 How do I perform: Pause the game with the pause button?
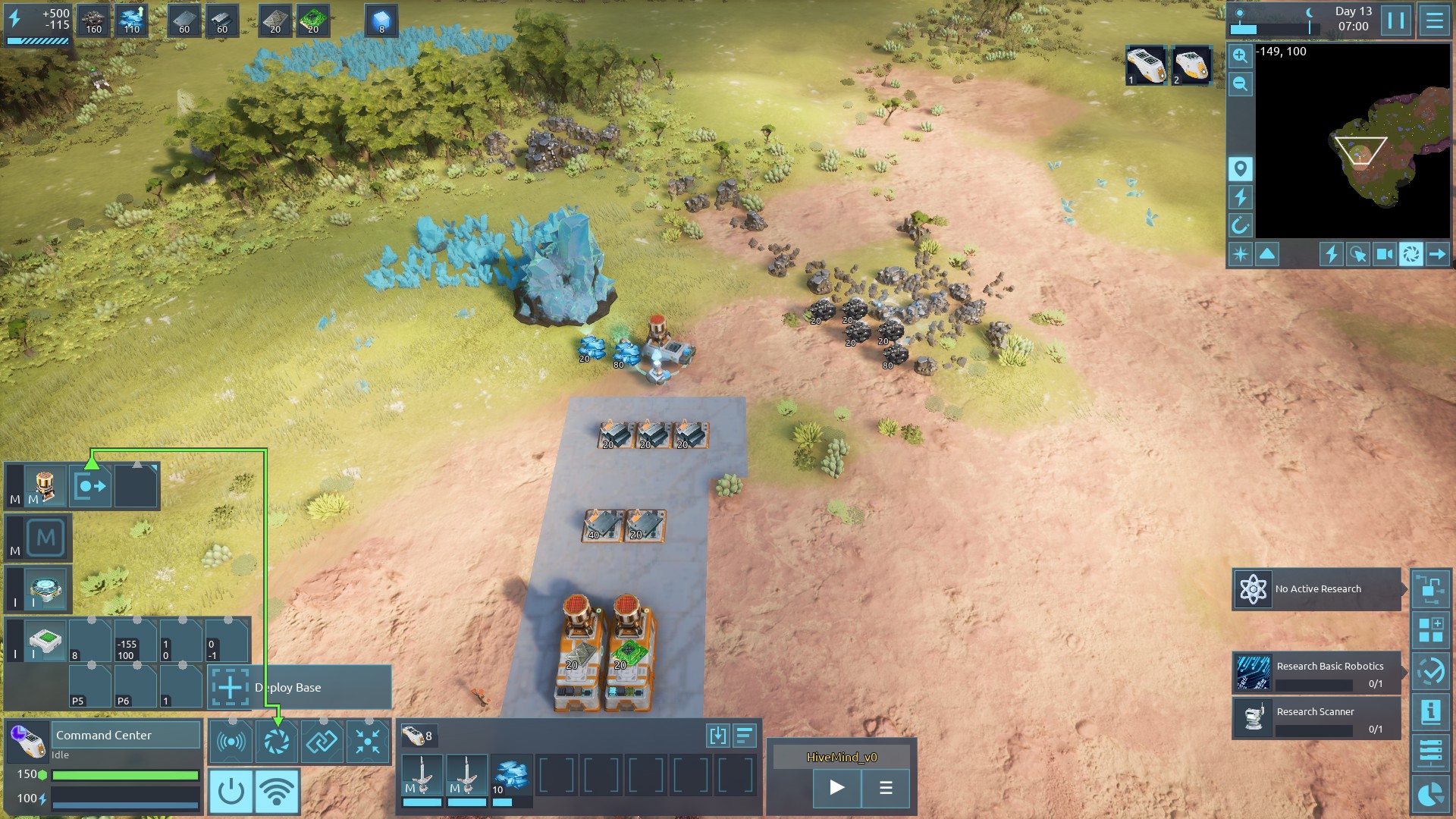coord(1396,20)
